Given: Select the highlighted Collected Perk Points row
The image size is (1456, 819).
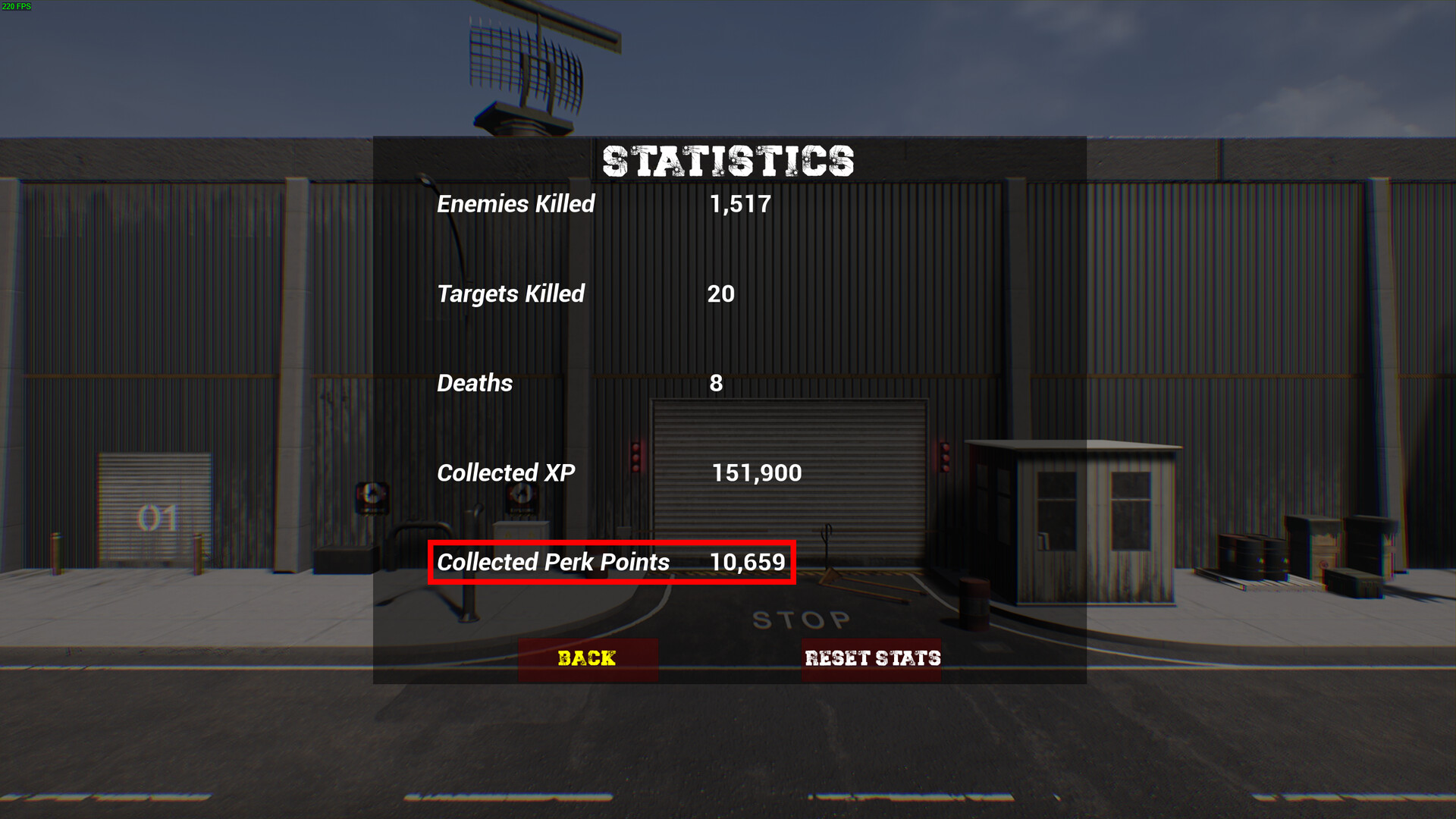Looking at the screenshot, I should (x=611, y=563).
